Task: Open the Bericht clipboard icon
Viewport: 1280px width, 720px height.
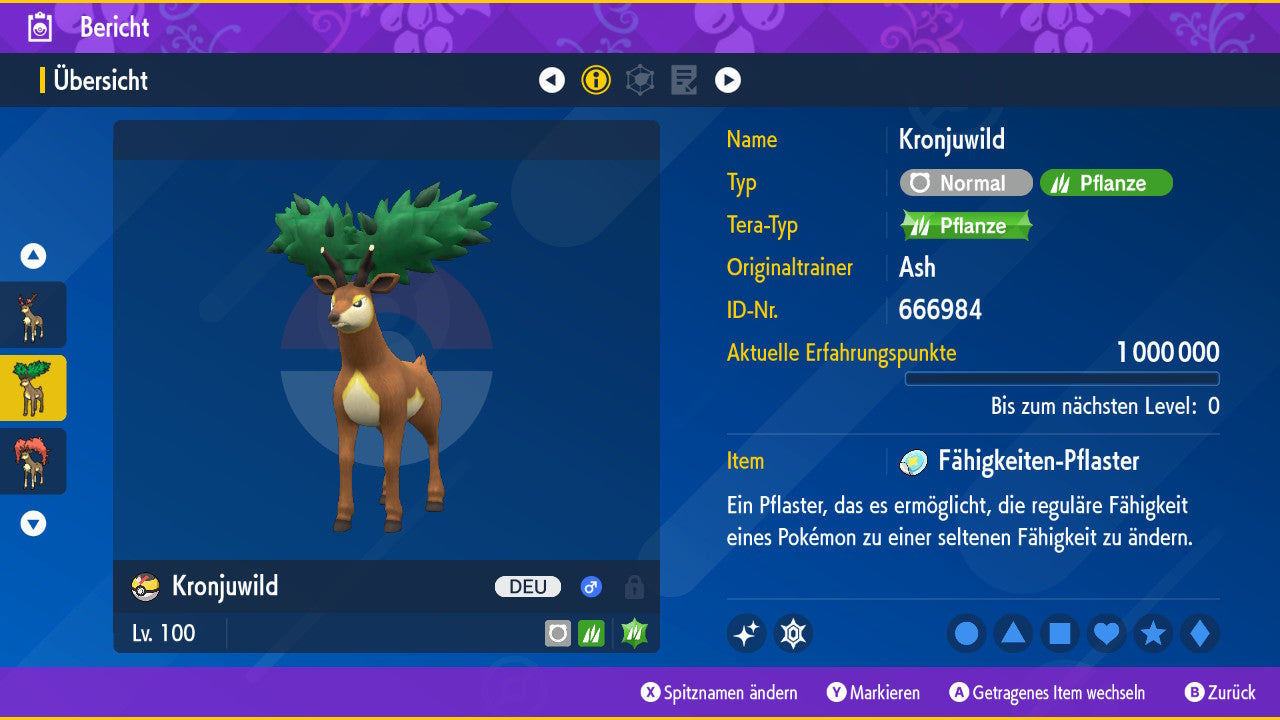Action: 40,27
